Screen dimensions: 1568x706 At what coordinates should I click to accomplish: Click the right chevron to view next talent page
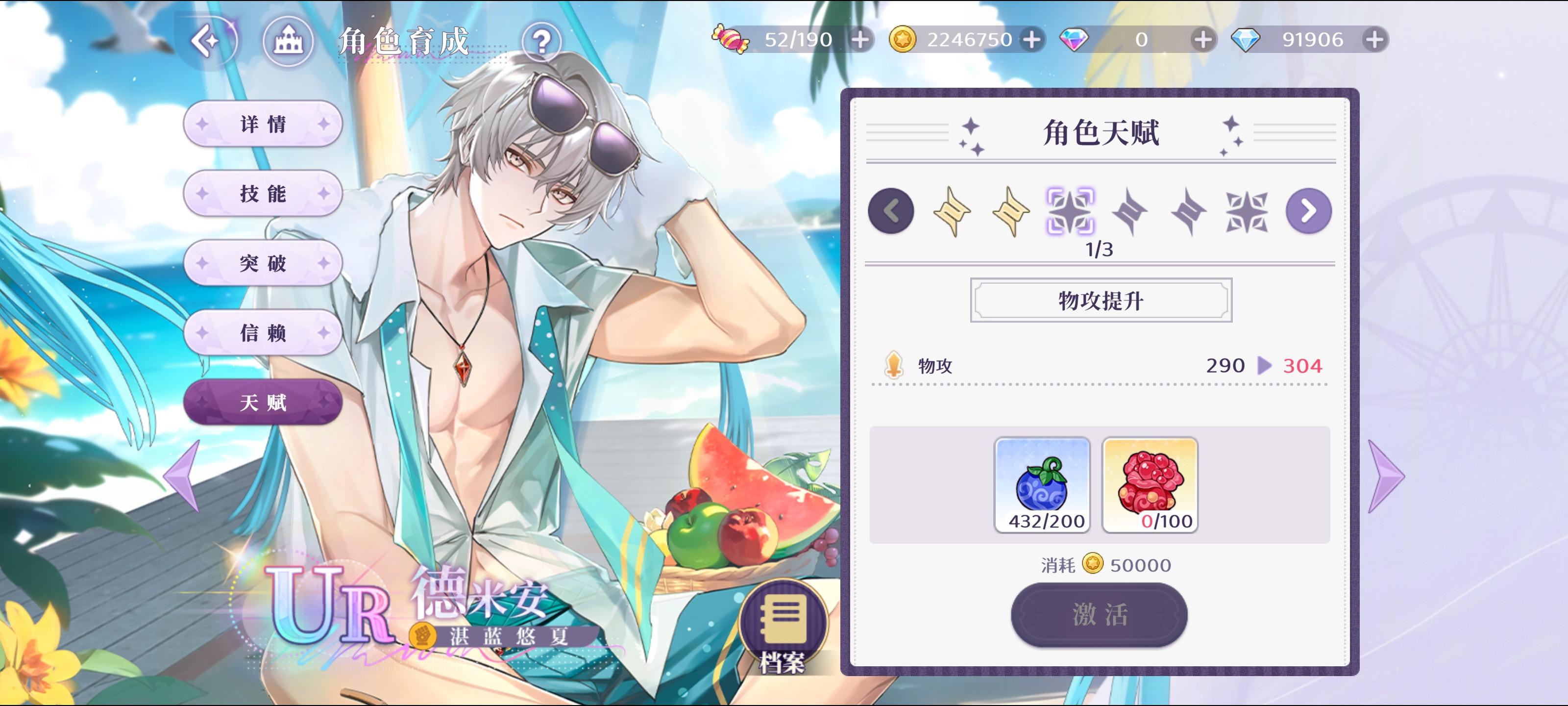1307,210
